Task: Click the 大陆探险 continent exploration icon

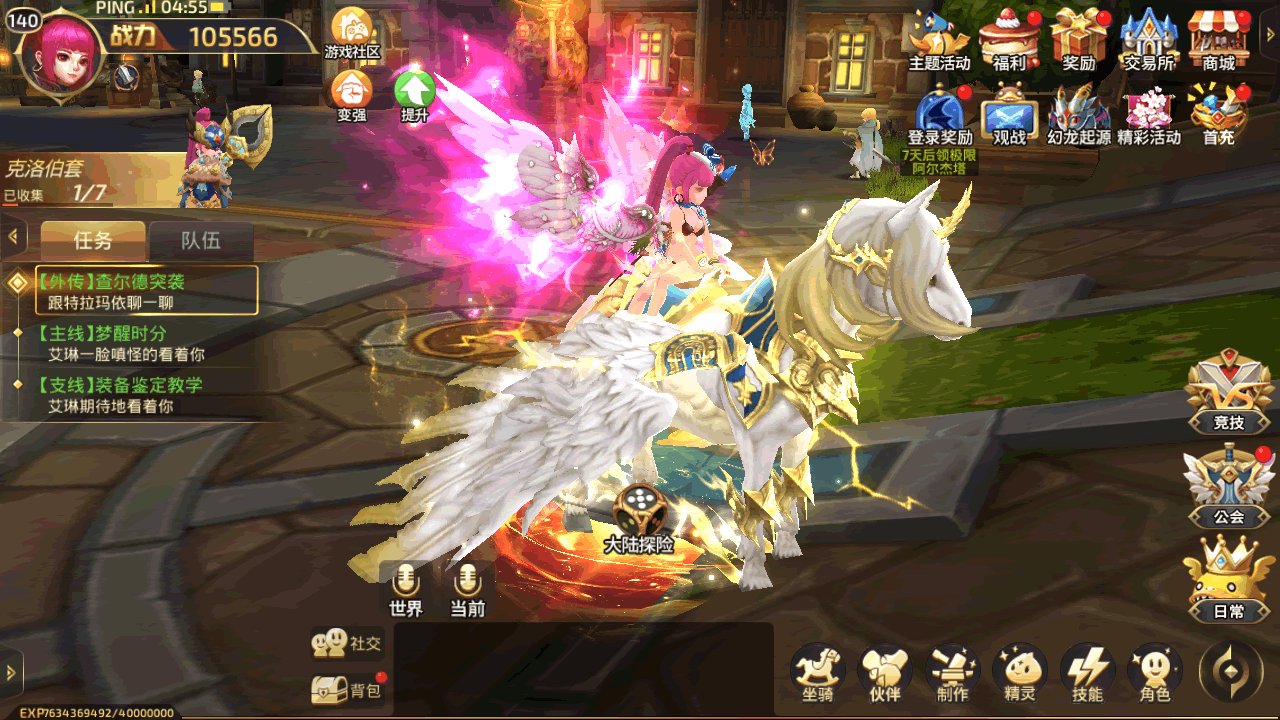Action: 637,518
